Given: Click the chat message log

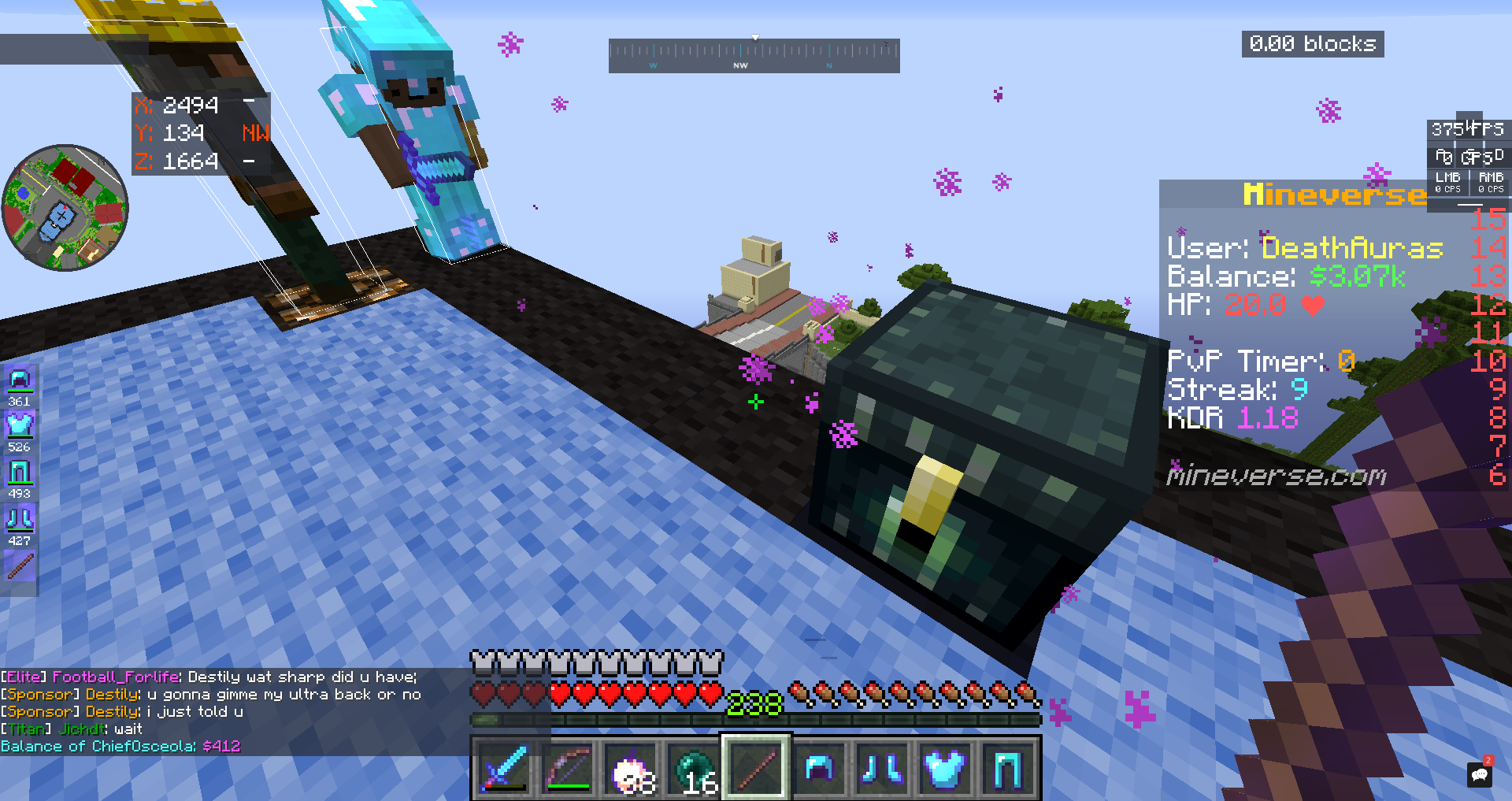Looking at the screenshot, I should point(213,711).
